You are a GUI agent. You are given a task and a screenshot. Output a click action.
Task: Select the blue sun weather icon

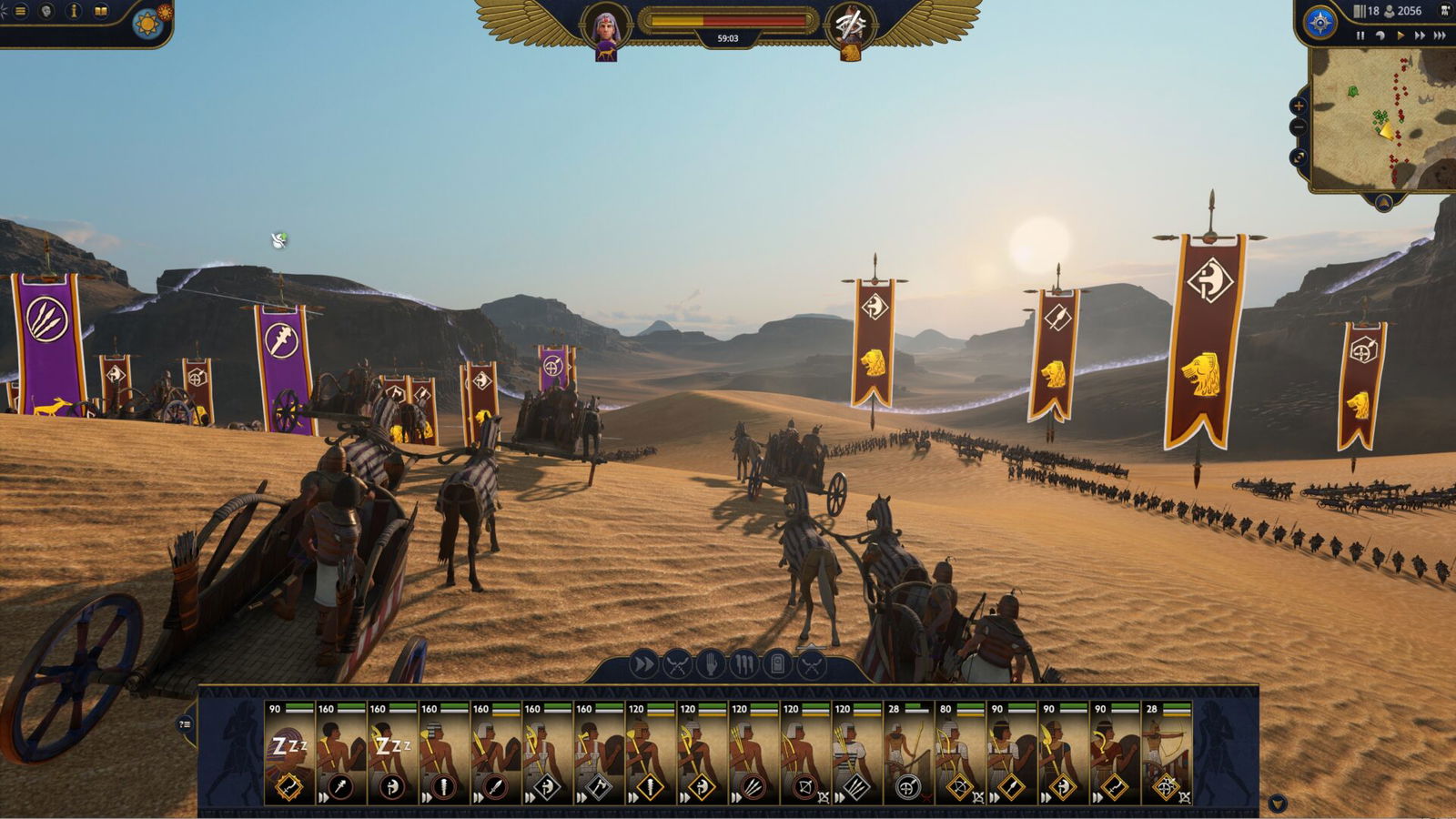coord(146,24)
